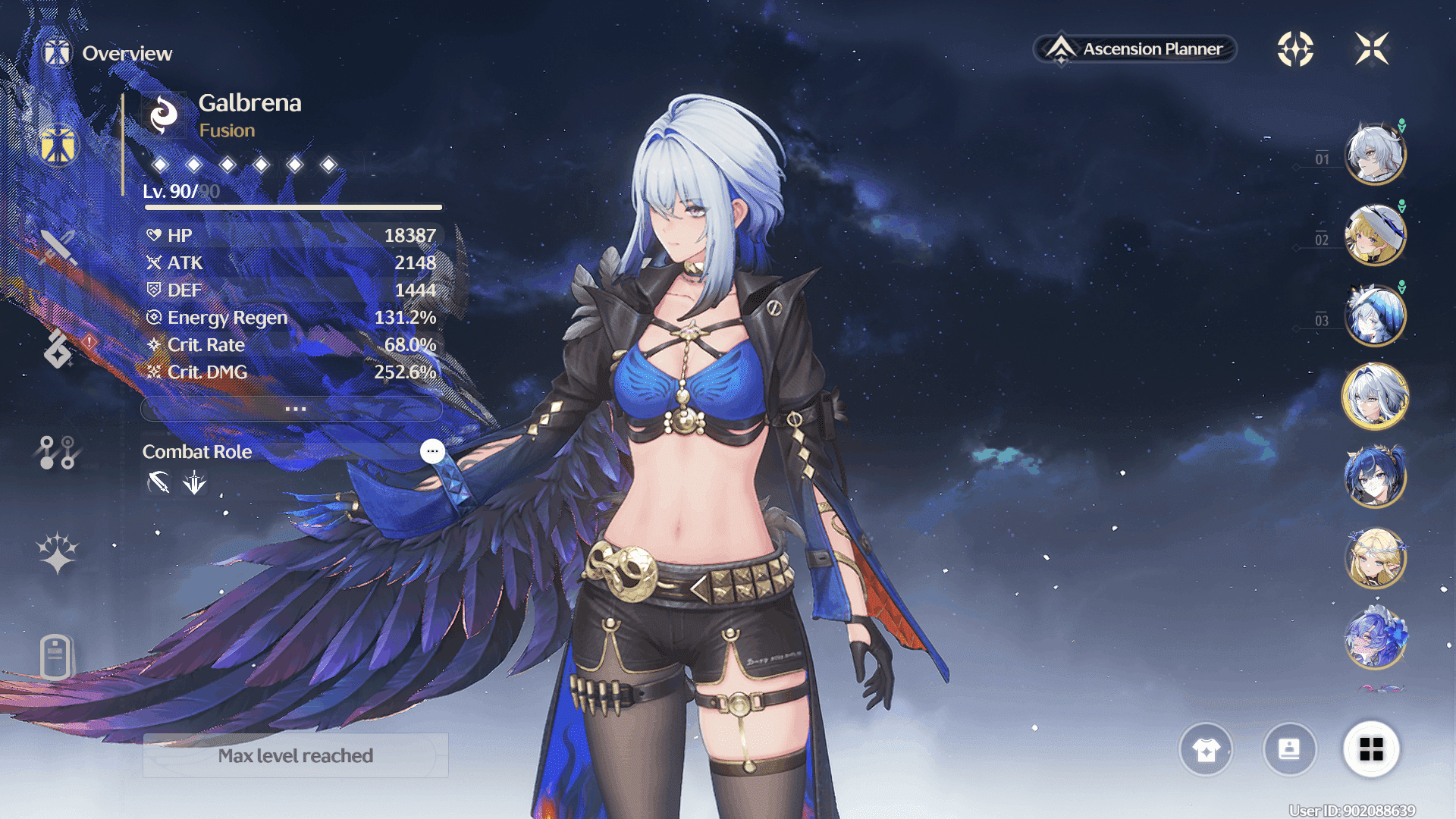
Task: Select the team slot 02 blonde character with hat
Action: pos(1375,235)
